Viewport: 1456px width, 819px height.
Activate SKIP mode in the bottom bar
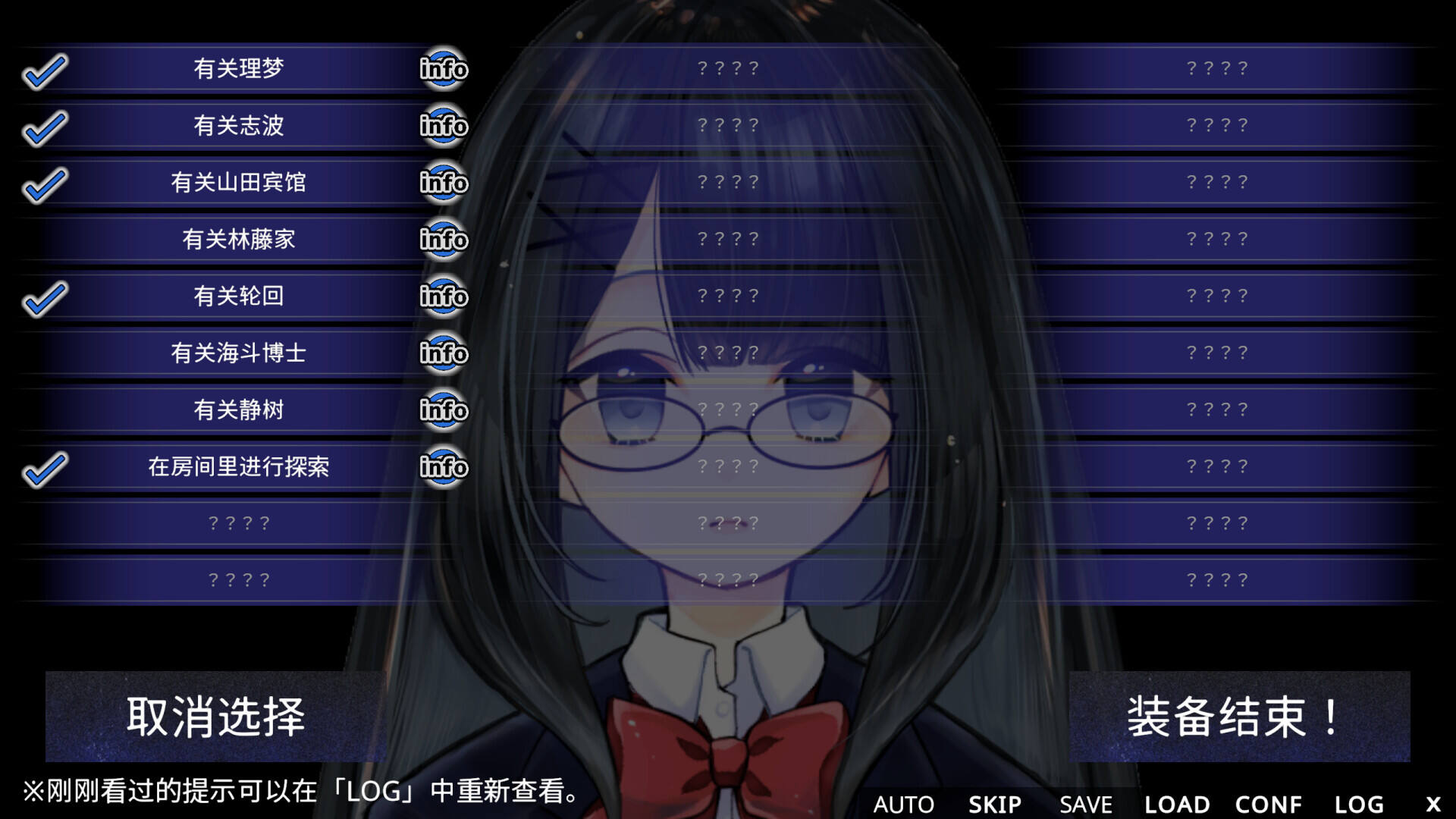click(994, 804)
